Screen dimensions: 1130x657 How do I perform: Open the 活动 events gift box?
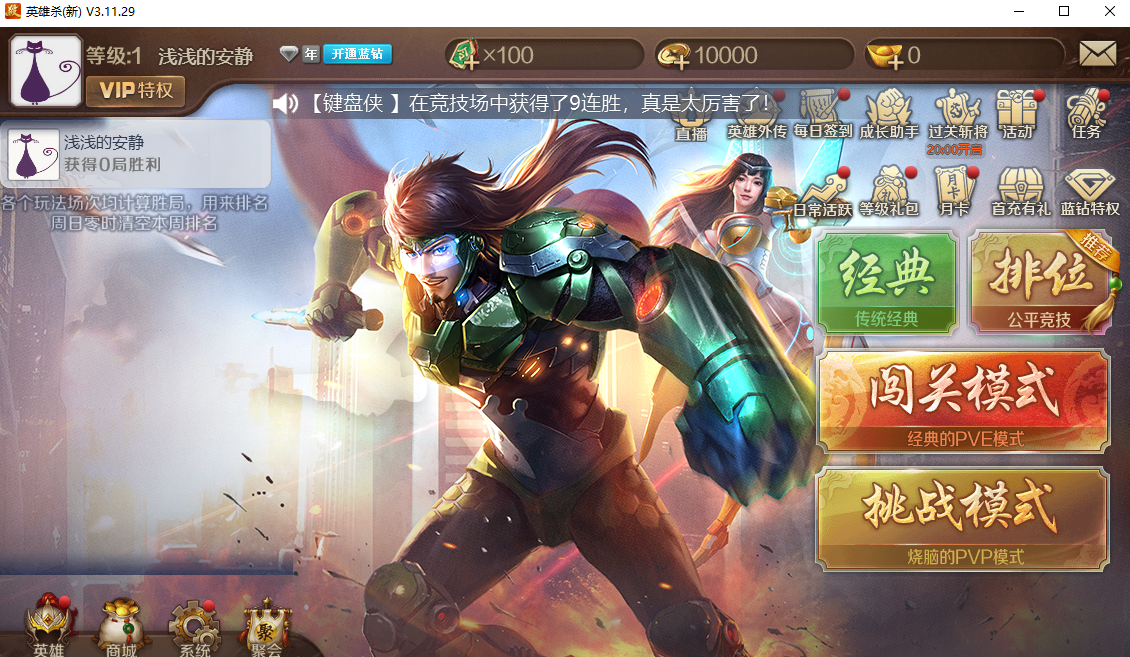pos(1018,113)
